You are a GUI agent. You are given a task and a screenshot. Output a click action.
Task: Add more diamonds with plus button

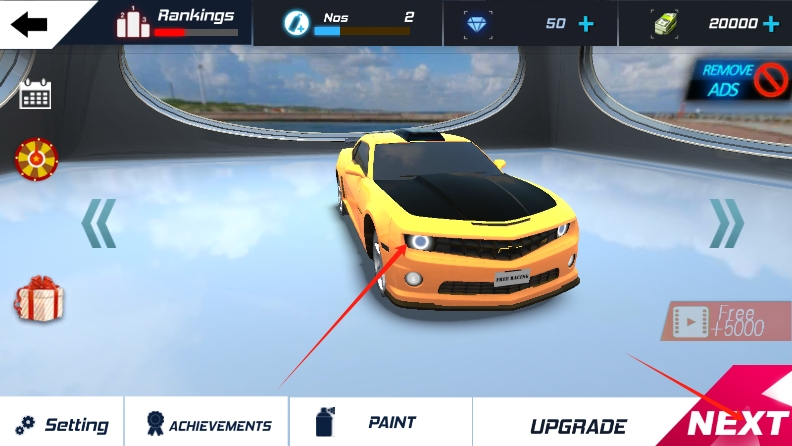tap(586, 23)
